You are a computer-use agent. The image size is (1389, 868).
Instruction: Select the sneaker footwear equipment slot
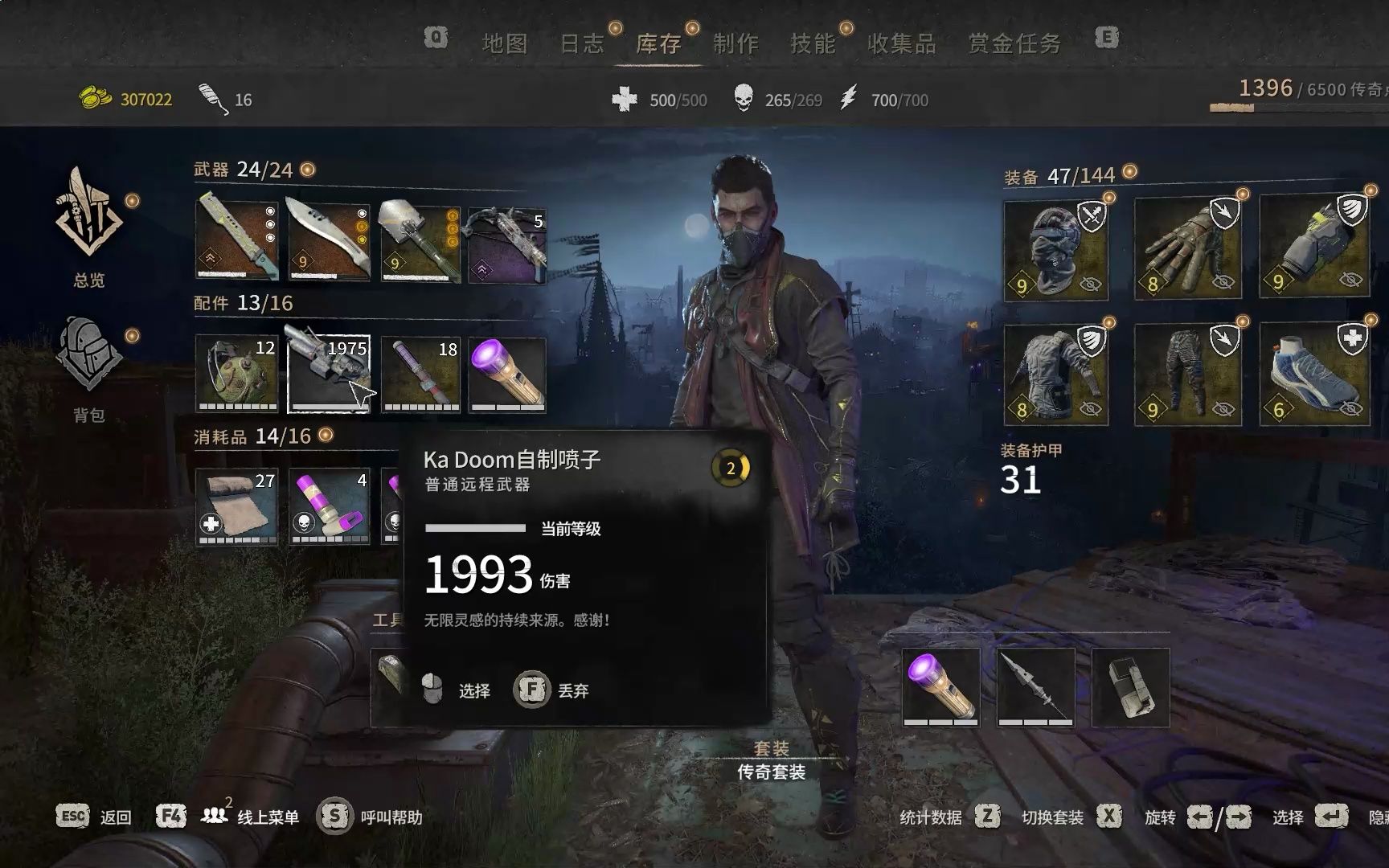click(x=1313, y=375)
